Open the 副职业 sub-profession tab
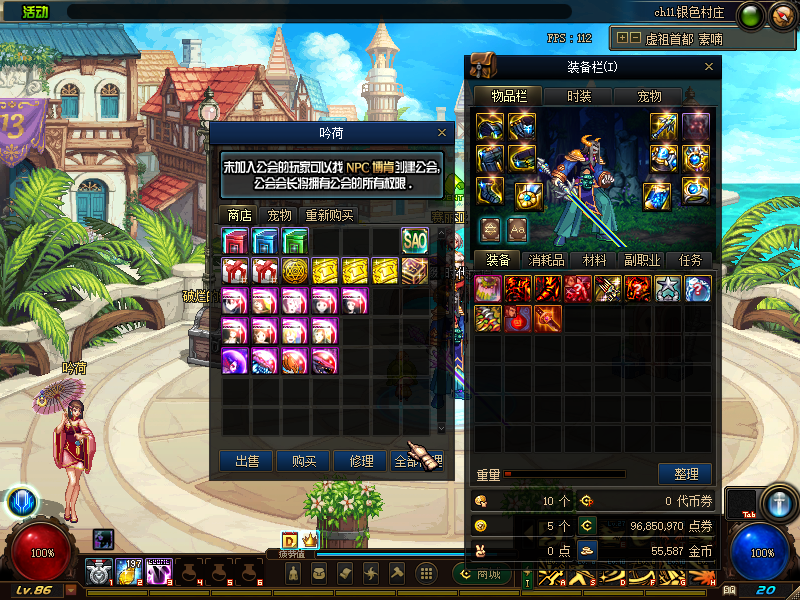Image resolution: width=800 pixels, height=600 pixels. (x=641, y=260)
